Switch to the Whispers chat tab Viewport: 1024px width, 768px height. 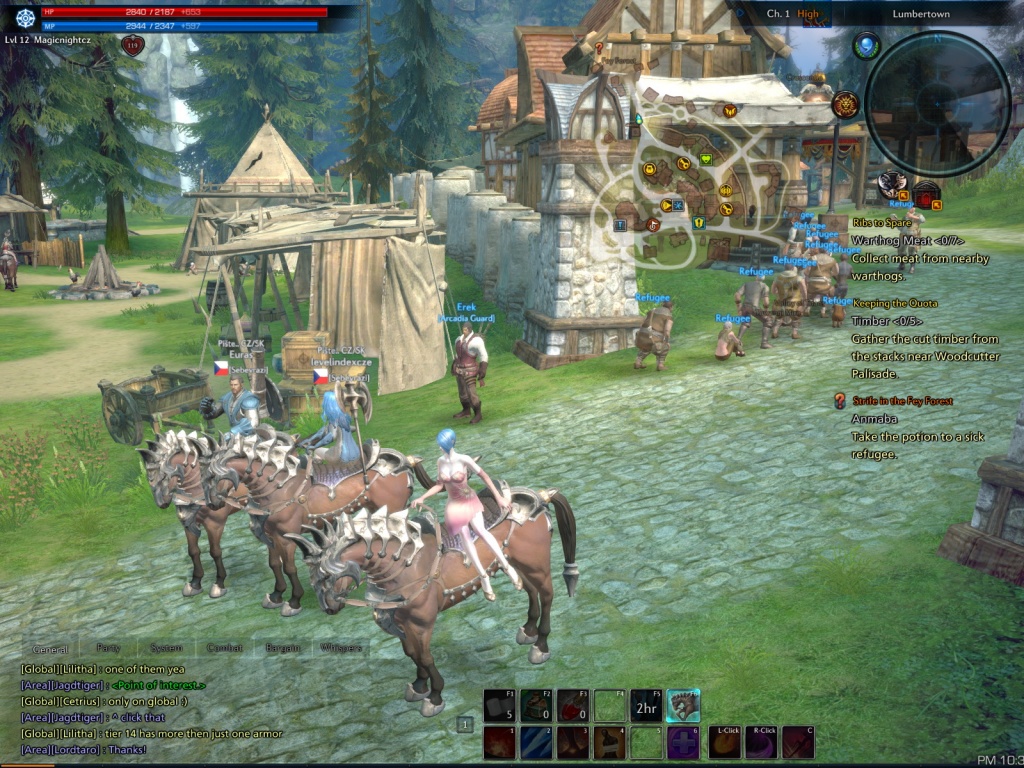[341, 648]
